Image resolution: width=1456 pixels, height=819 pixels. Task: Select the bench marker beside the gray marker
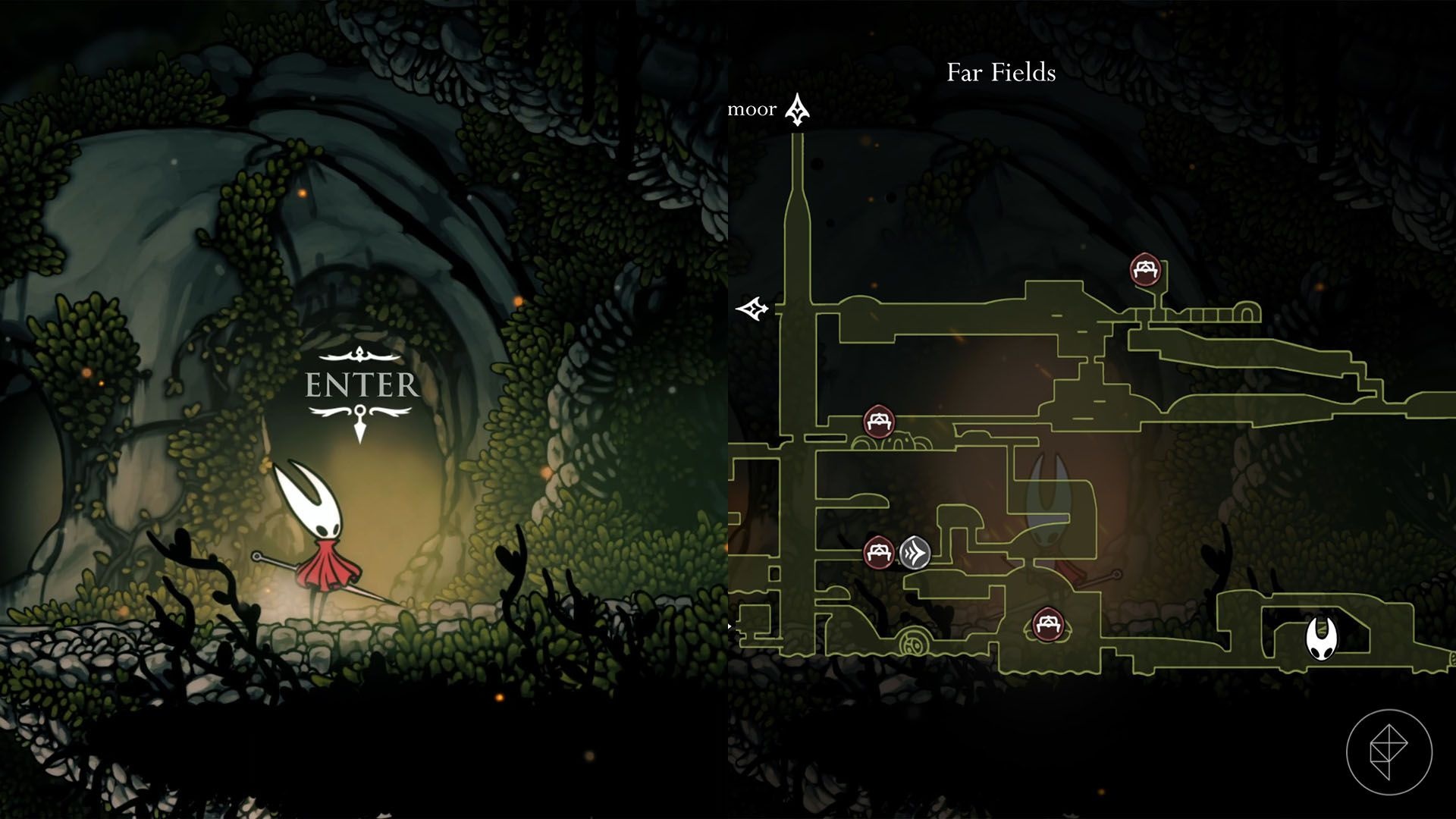(x=879, y=551)
